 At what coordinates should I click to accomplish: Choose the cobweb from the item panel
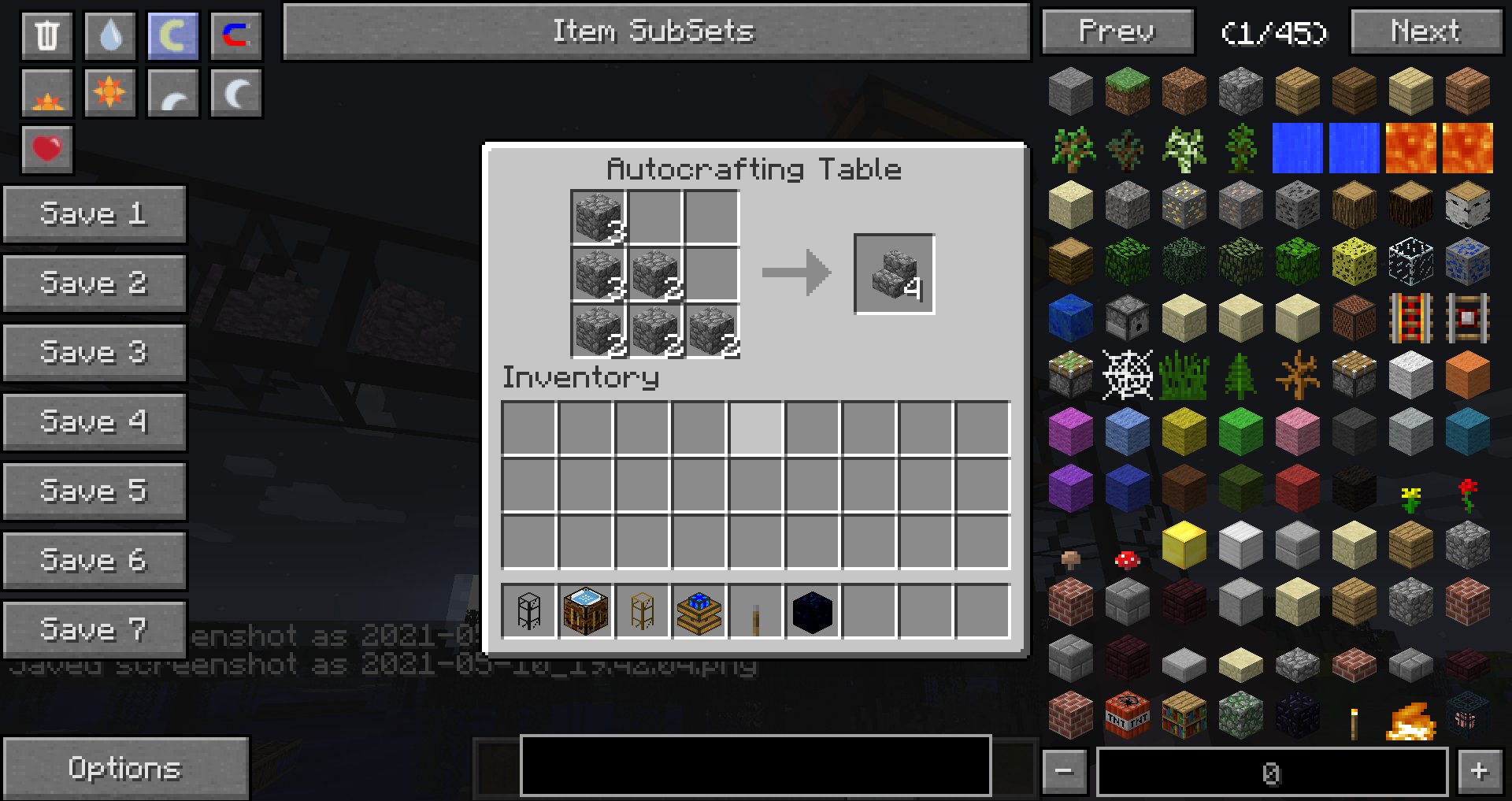pyautogui.click(x=1127, y=375)
